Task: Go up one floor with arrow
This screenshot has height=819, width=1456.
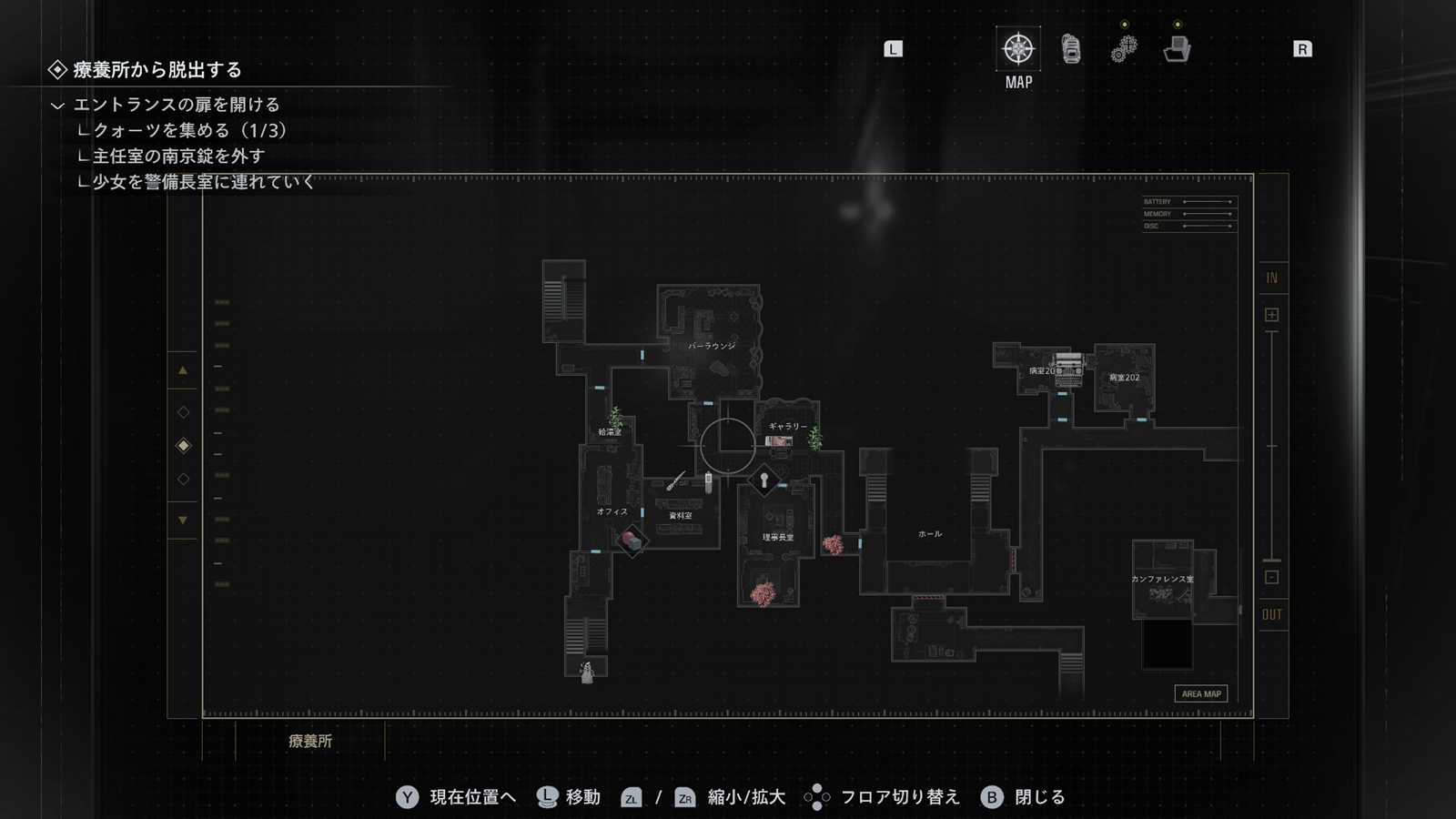Action: [x=183, y=370]
